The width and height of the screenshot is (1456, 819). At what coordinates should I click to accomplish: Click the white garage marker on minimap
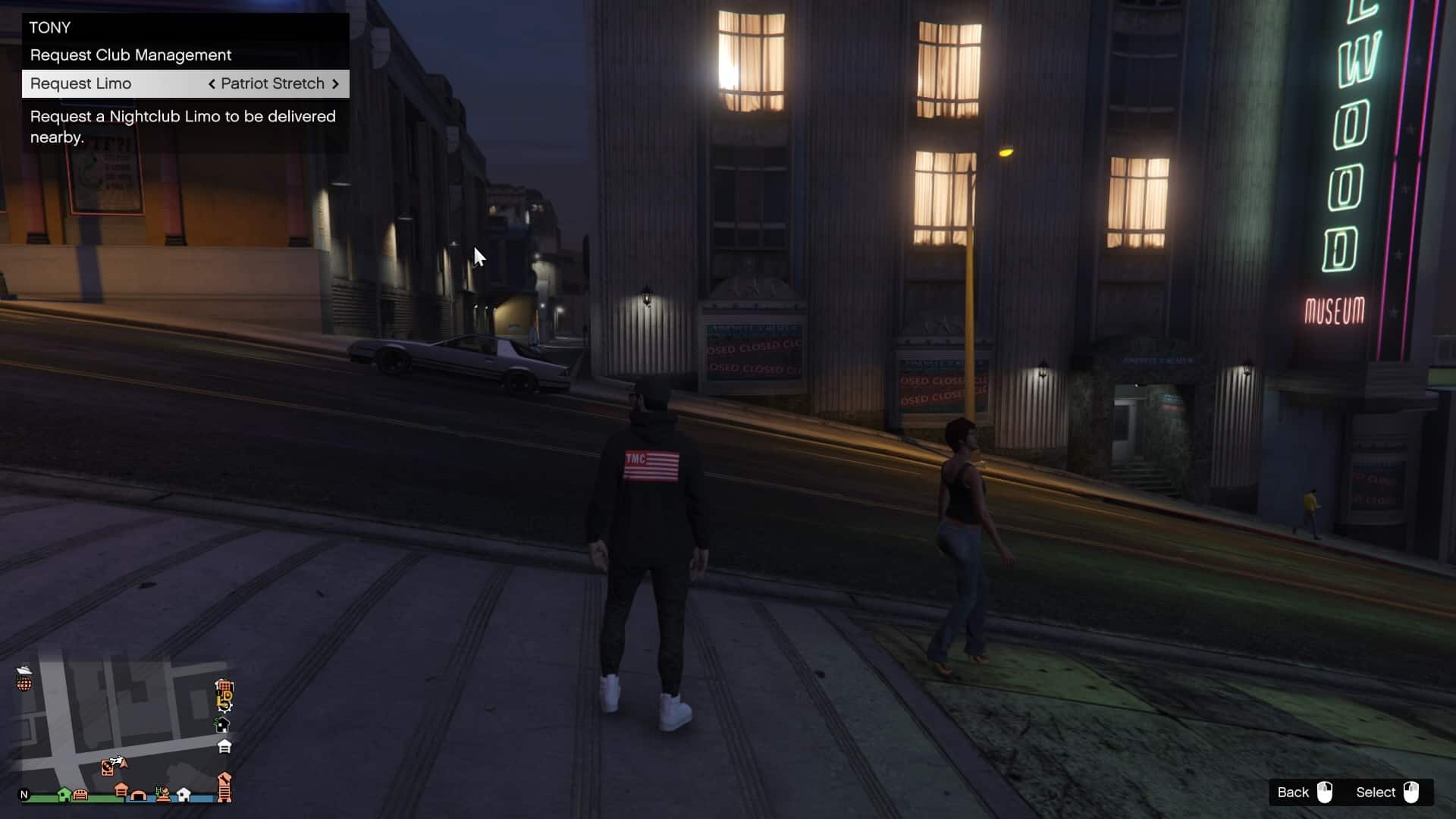click(224, 747)
